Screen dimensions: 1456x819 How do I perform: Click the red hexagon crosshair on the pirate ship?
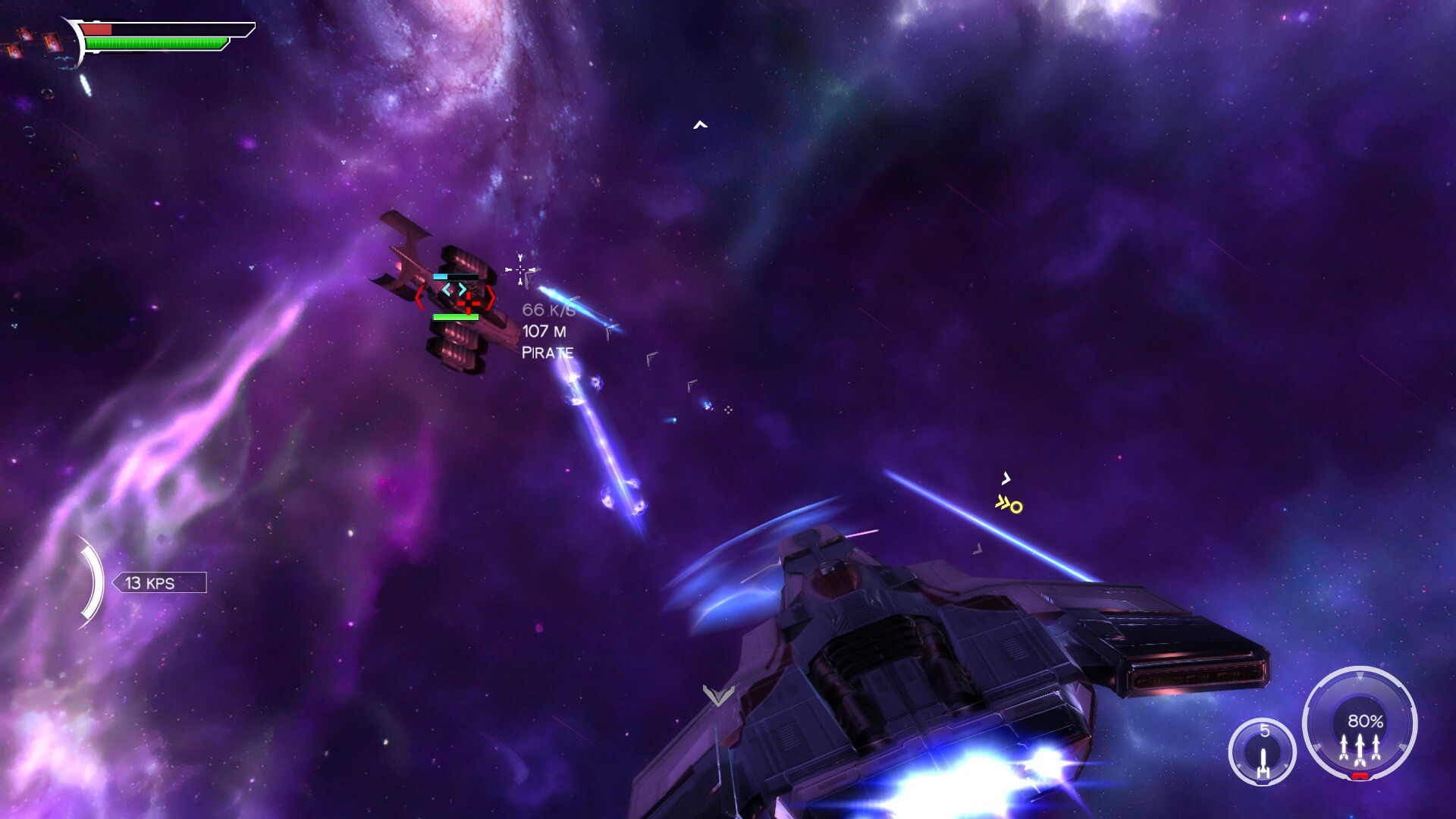[x=469, y=304]
